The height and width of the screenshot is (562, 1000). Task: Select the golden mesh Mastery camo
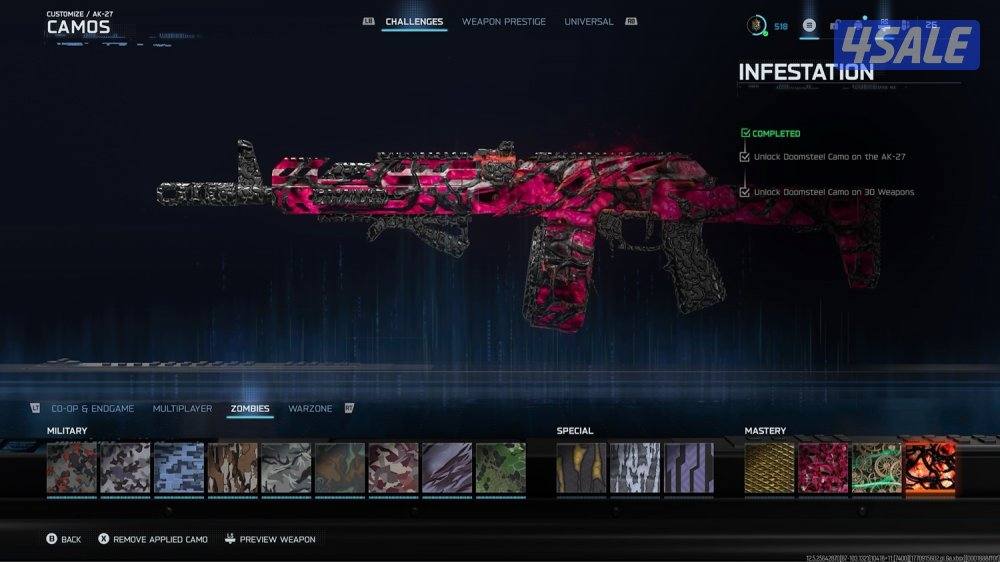[769, 468]
